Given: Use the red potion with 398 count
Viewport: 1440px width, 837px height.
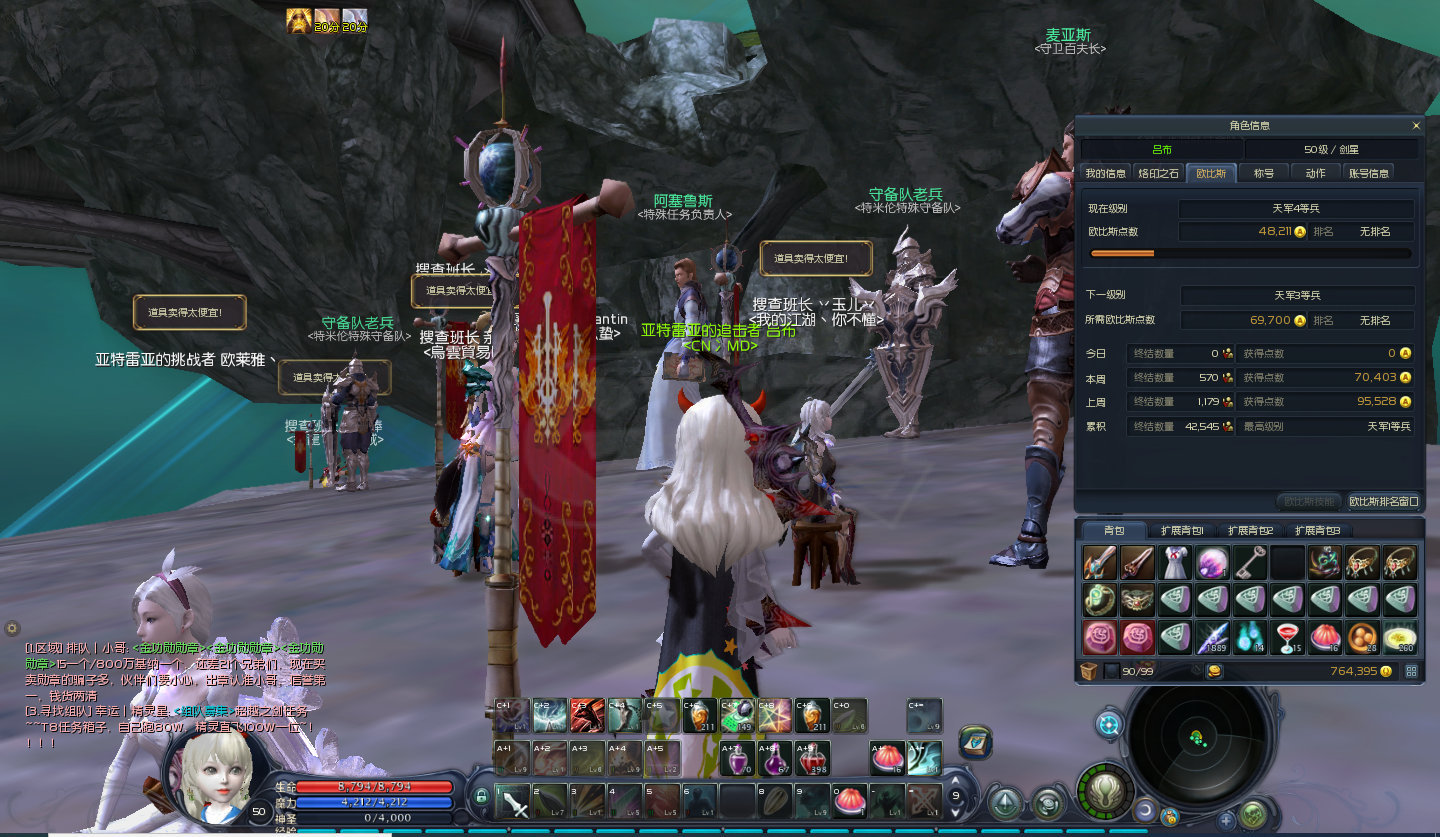Looking at the screenshot, I should [x=812, y=759].
